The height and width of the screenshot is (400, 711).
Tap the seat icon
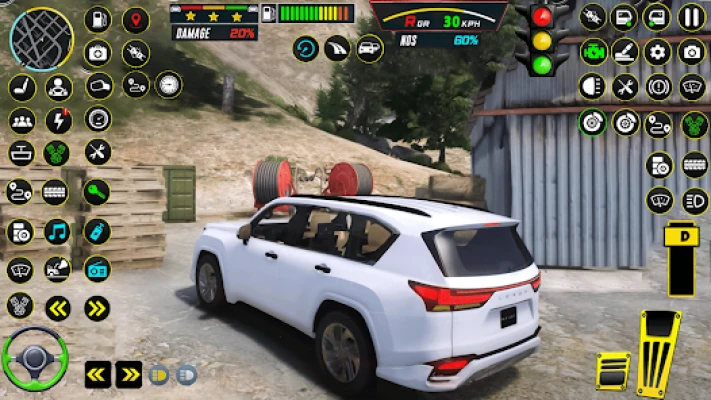pyautogui.click(x=22, y=88)
